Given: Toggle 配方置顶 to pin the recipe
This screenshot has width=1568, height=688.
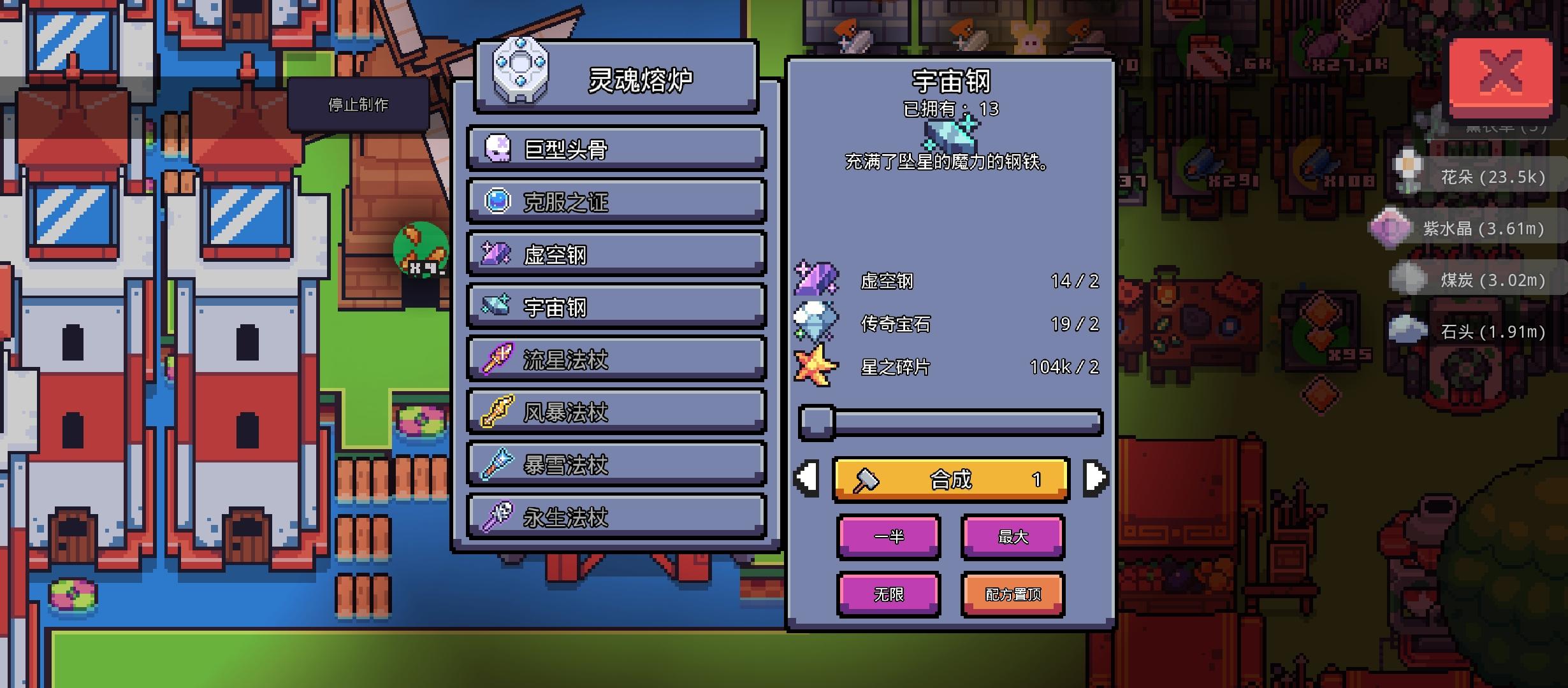Looking at the screenshot, I should point(1012,594).
